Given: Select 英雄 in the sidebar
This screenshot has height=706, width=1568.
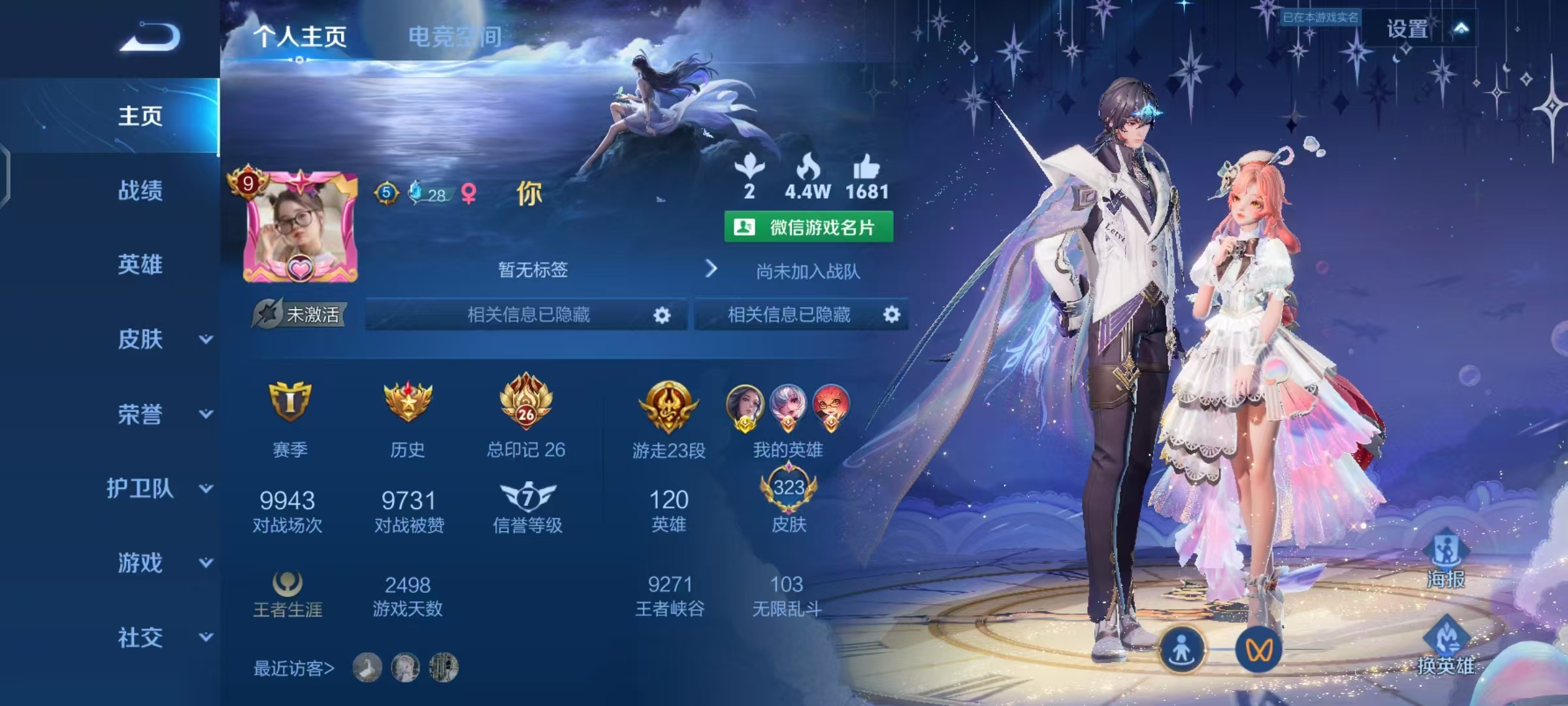Looking at the screenshot, I should coord(140,265).
